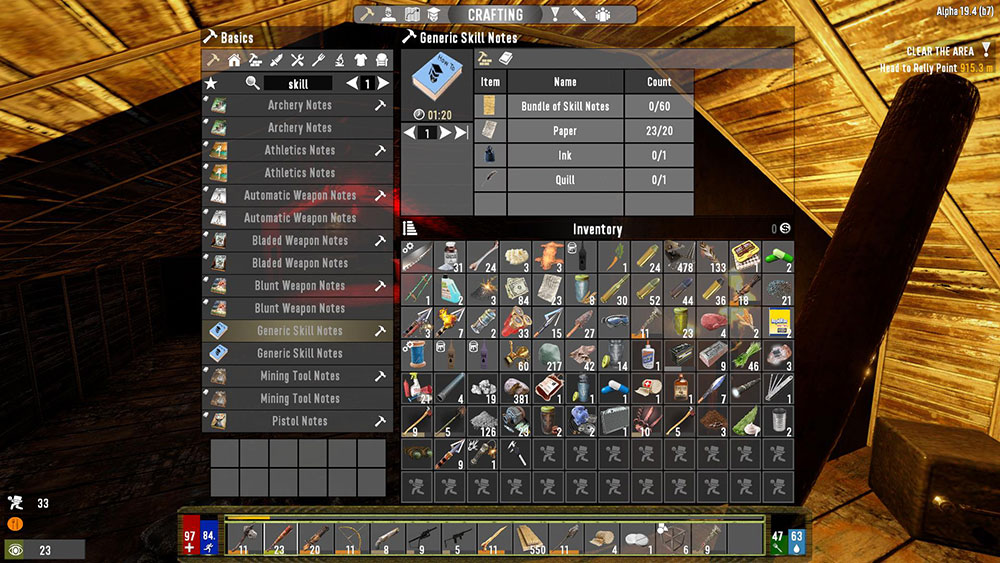Open the quests exclamation mark tab

[555, 15]
